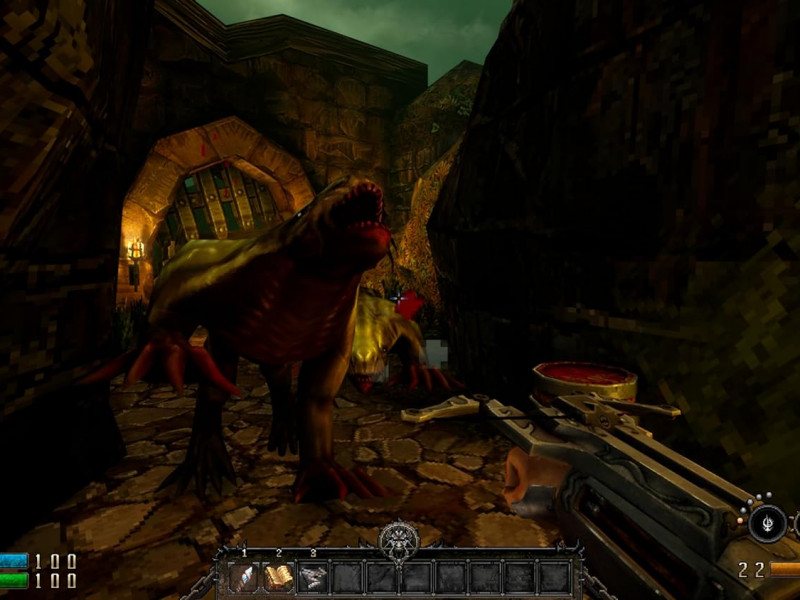Image resolution: width=800 pixels, height=600 pixels.
Task: Select the golden spellbook in hotbar slot 2
Action: (x=278, y=577)
